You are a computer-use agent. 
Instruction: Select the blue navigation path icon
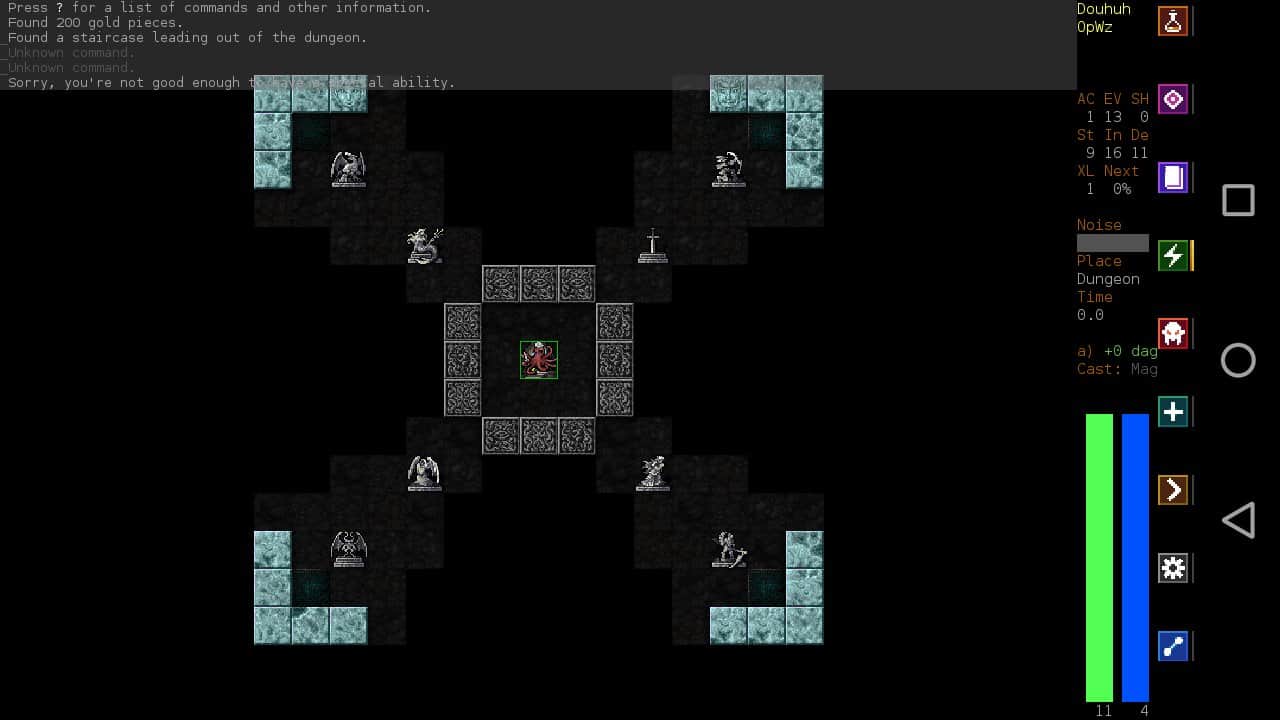pos(1173,646)
